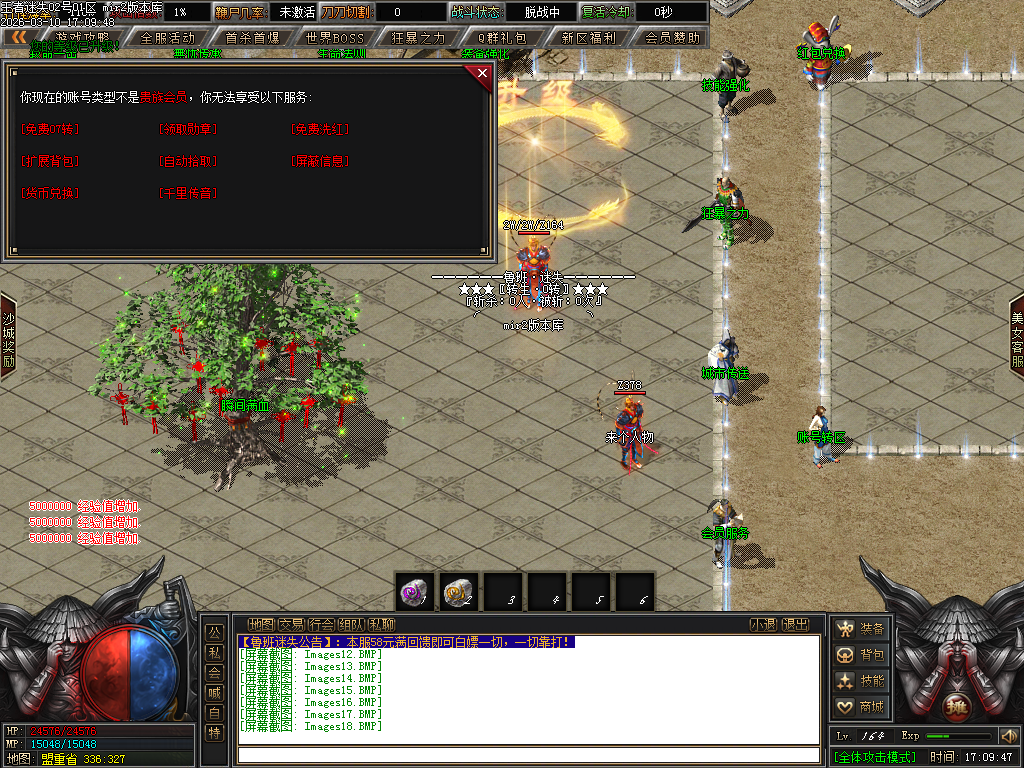Click the 退出 exit button
The height and width of the screenshot is (768, 1024).
(795, 624)
